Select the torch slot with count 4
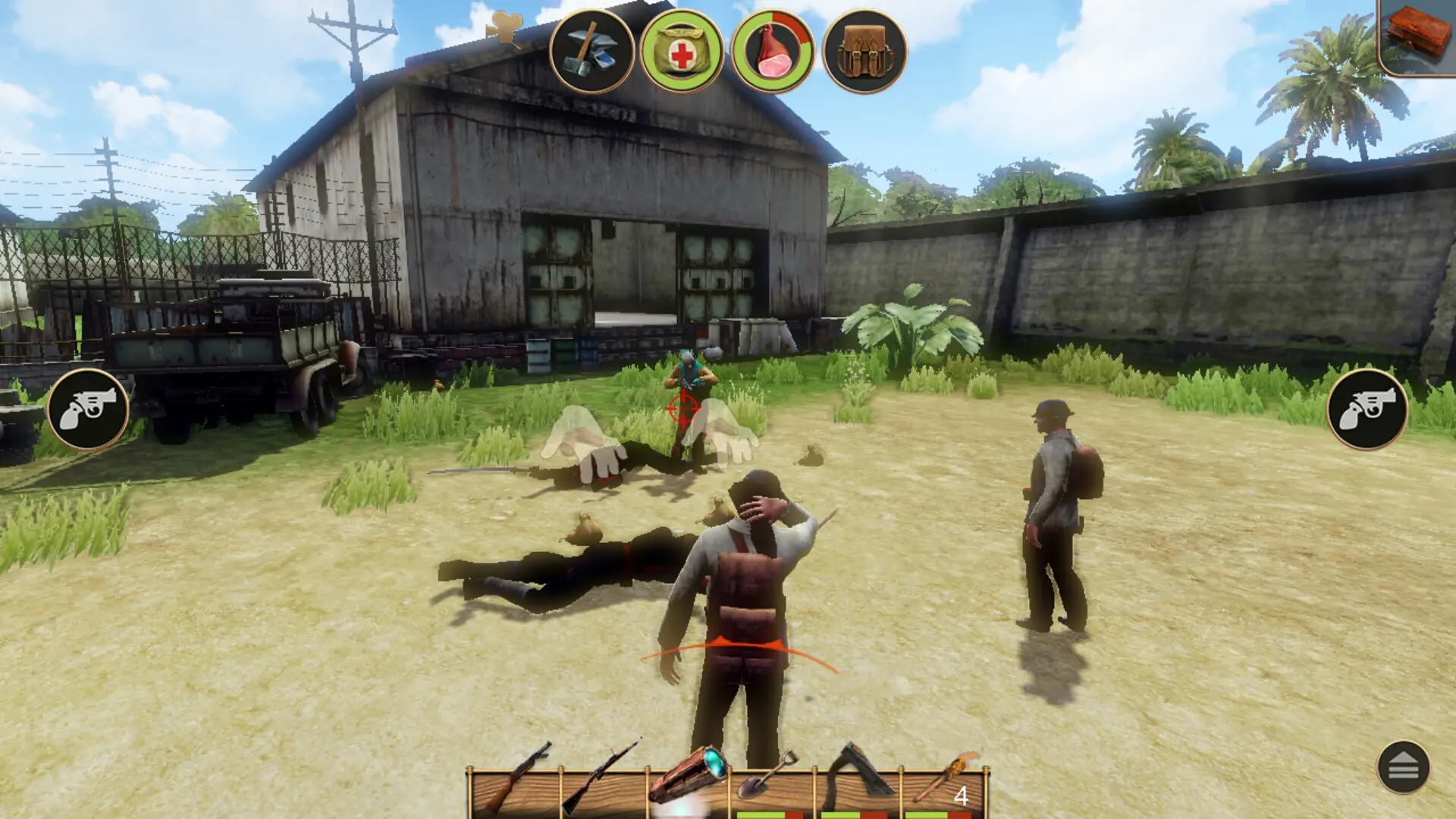Screen dimensions: 1456x819 945,781
